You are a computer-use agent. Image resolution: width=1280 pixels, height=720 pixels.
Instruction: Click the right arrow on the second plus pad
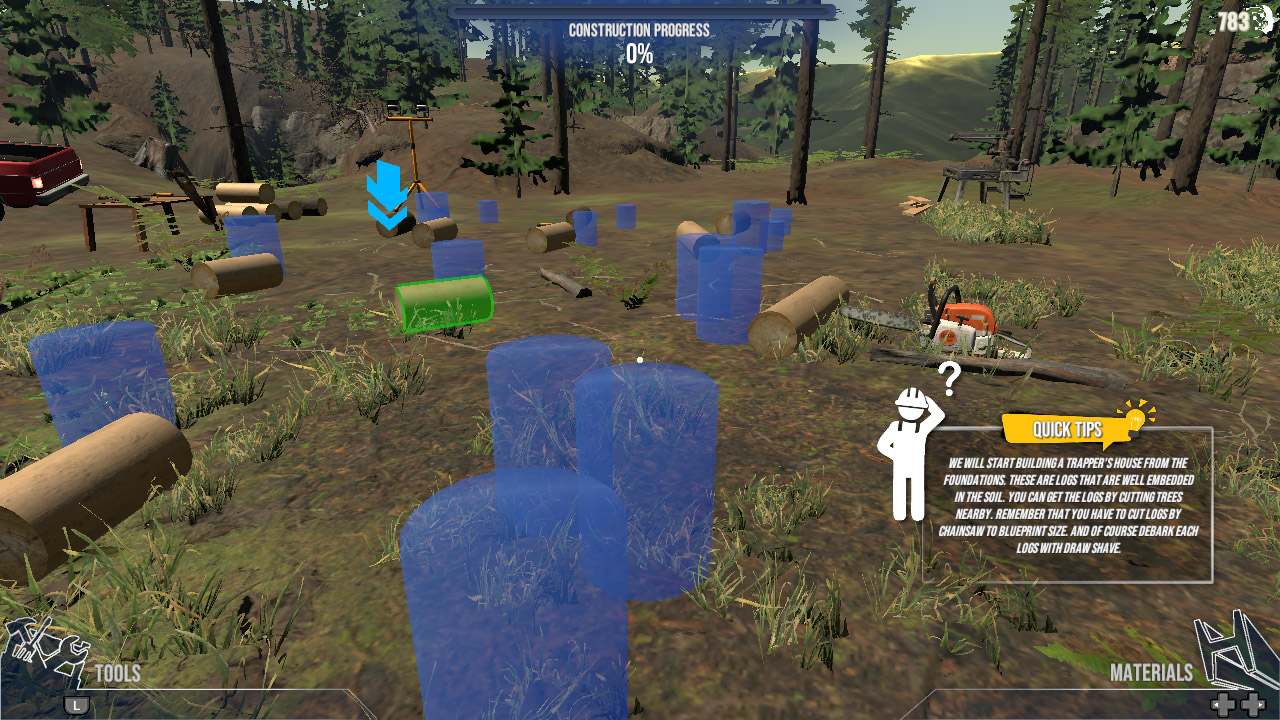click(x=1262, y=704)
